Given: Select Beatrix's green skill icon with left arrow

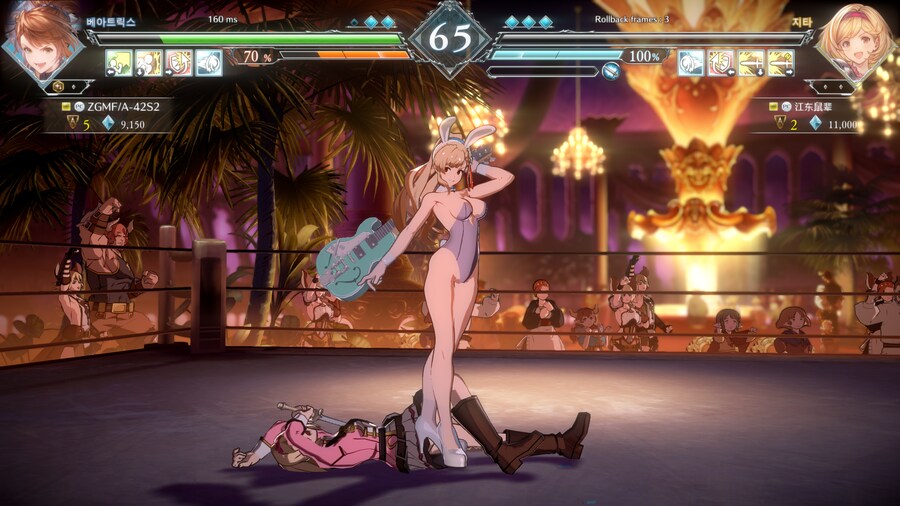Looking at the screenshot, I should [119, 63].
